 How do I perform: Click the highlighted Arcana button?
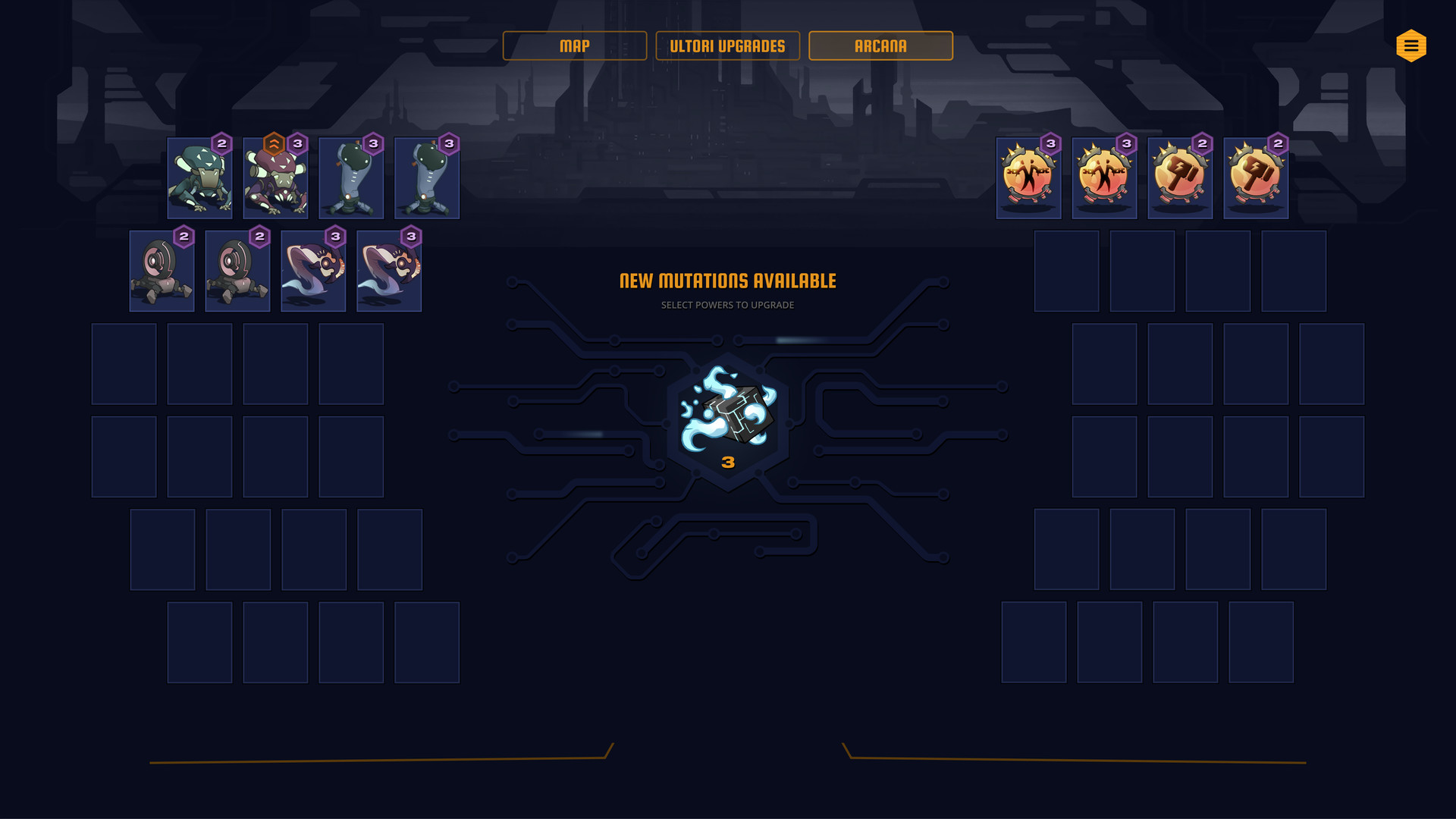880,45
